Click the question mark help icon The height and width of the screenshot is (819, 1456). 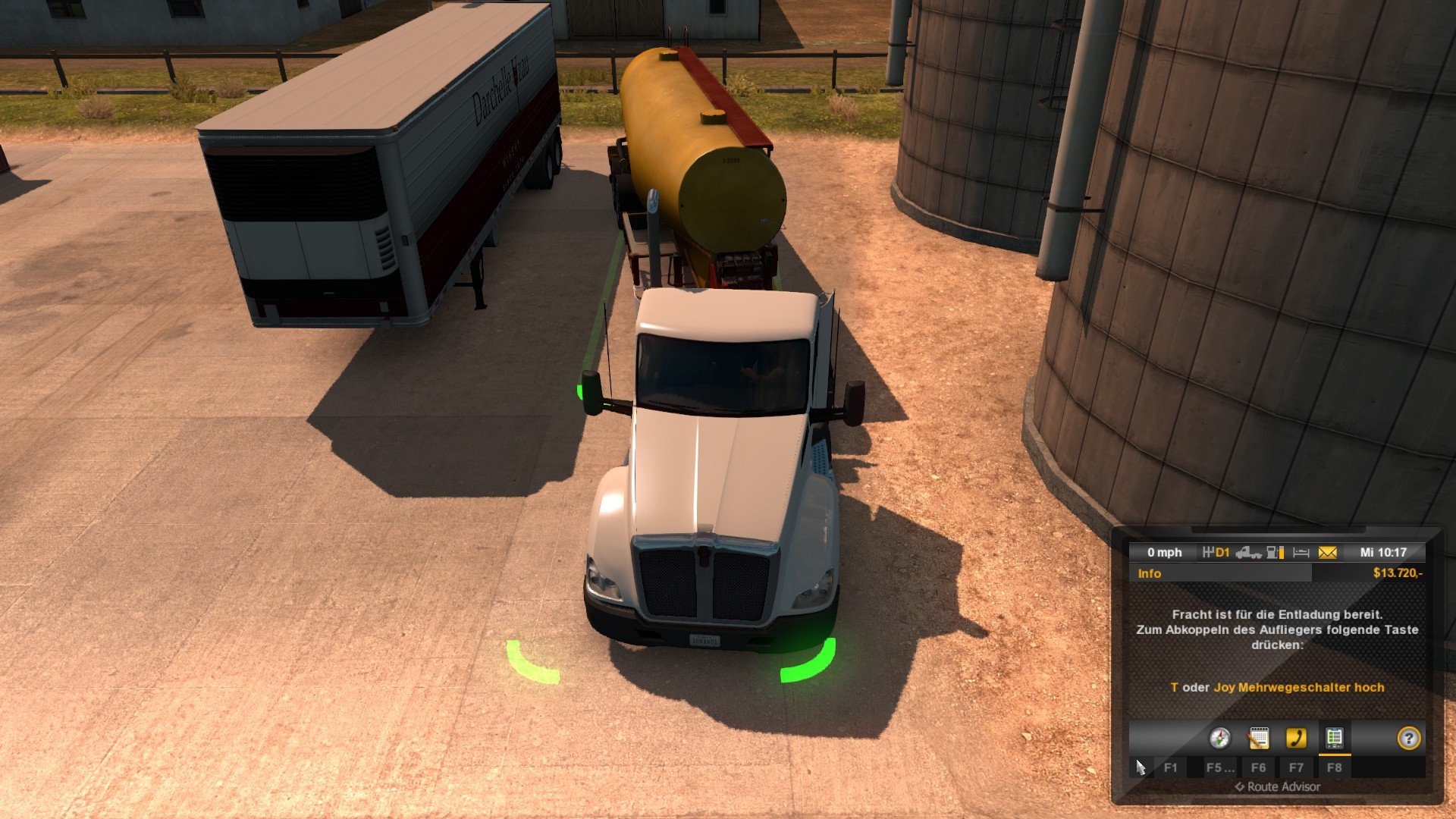coord(1408,738)
